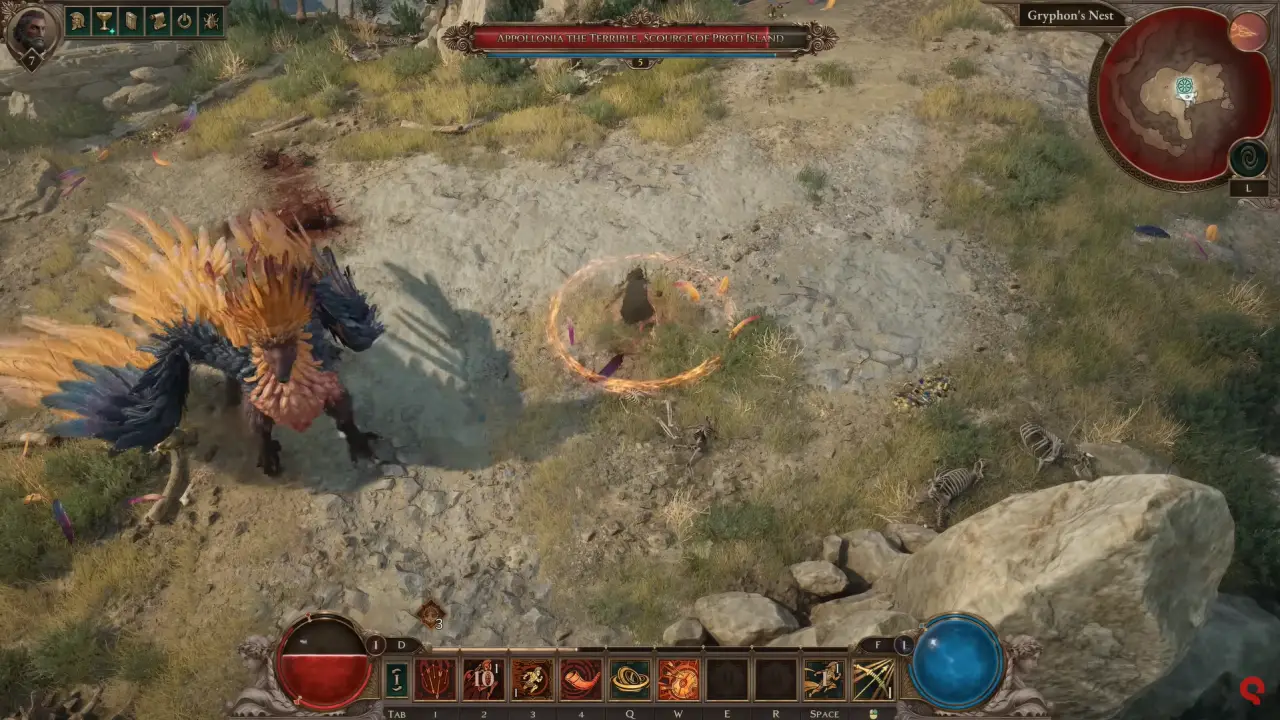1280x720 pixels.
Task: Use the dodge roll skill above Space
Action: pyautogui.click(x=824, y=680)
